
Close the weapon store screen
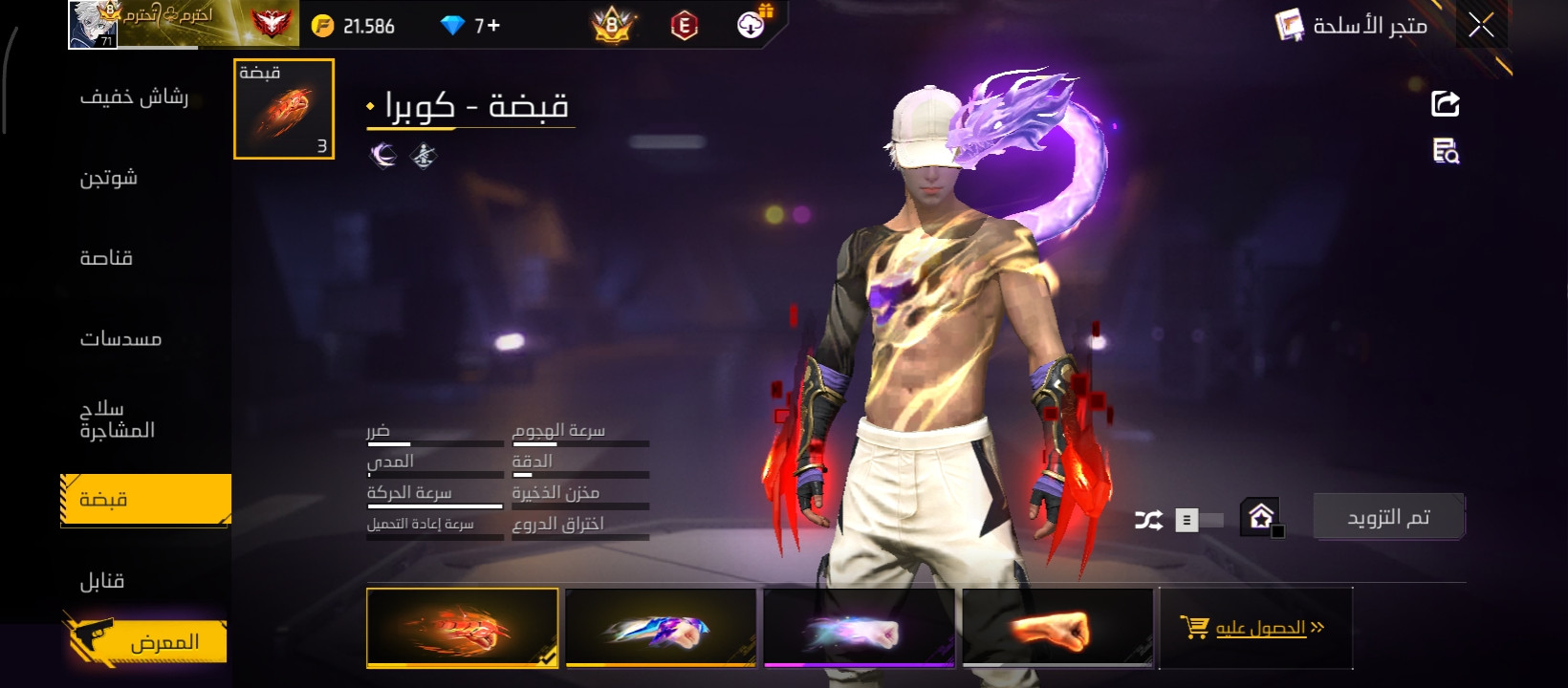[1481, 26]
